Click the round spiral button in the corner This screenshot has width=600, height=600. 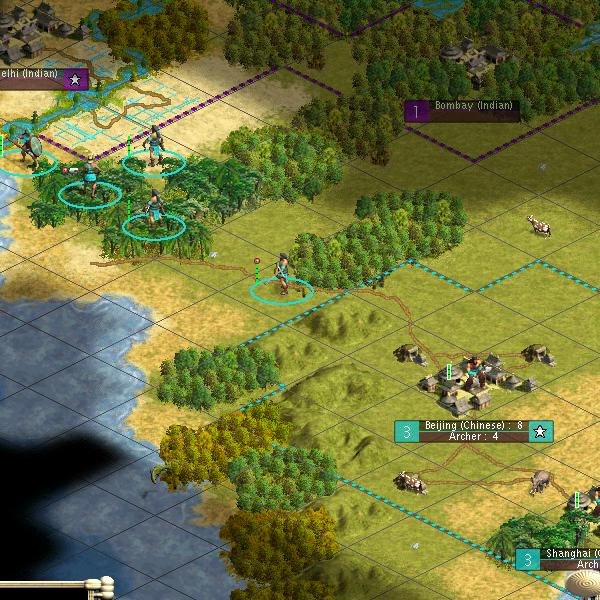(582, 584)
